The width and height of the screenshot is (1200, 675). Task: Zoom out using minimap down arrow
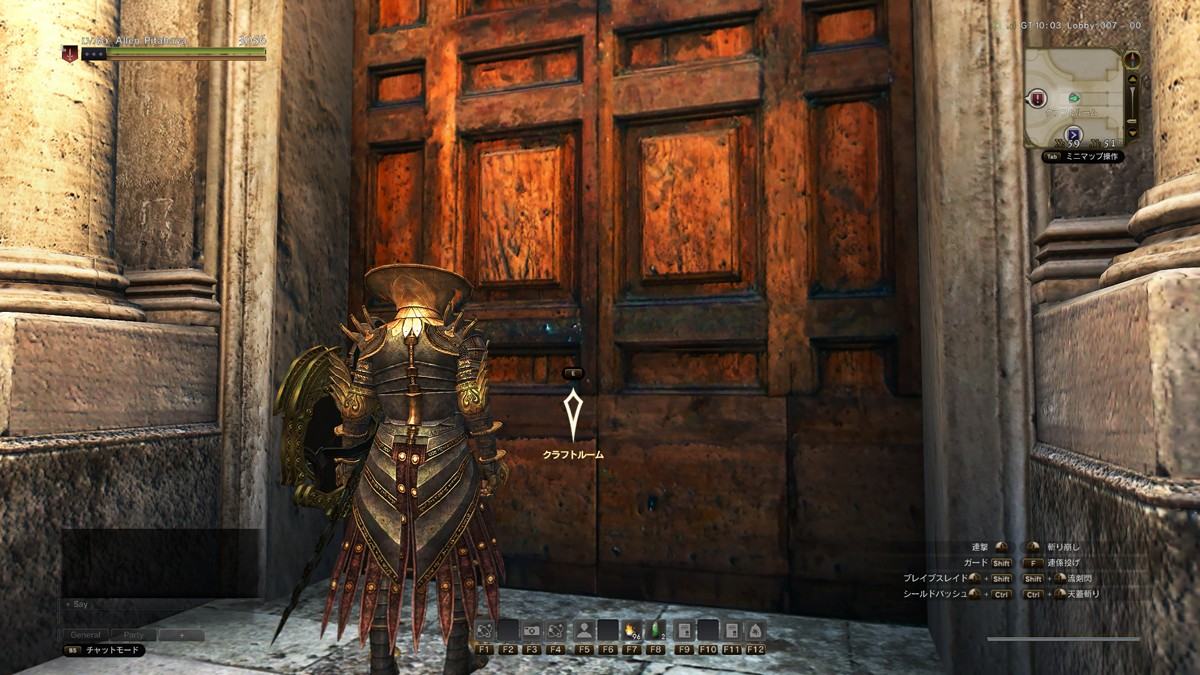[x=1132, y=132]
